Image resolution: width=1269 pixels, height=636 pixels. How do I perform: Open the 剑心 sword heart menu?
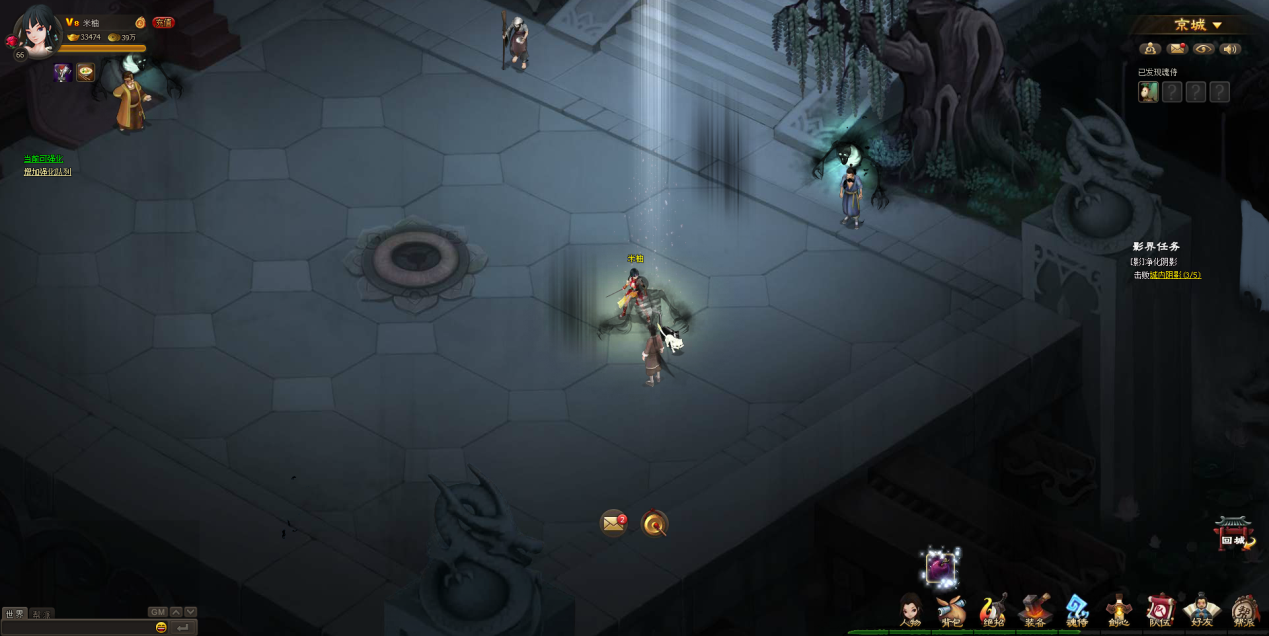pos(1118,610)
